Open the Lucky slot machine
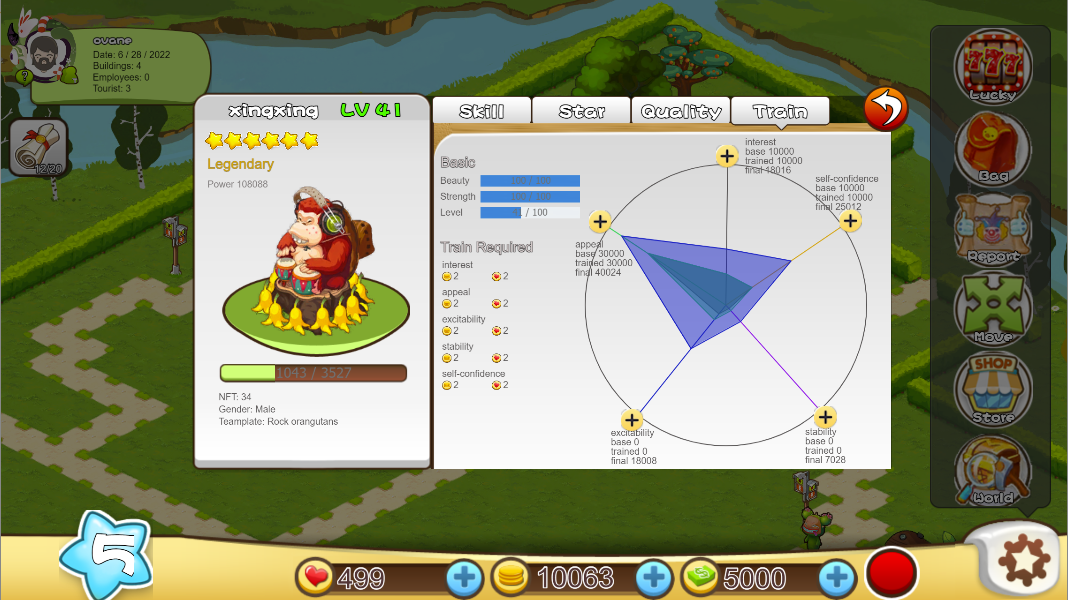 [992, 66]
